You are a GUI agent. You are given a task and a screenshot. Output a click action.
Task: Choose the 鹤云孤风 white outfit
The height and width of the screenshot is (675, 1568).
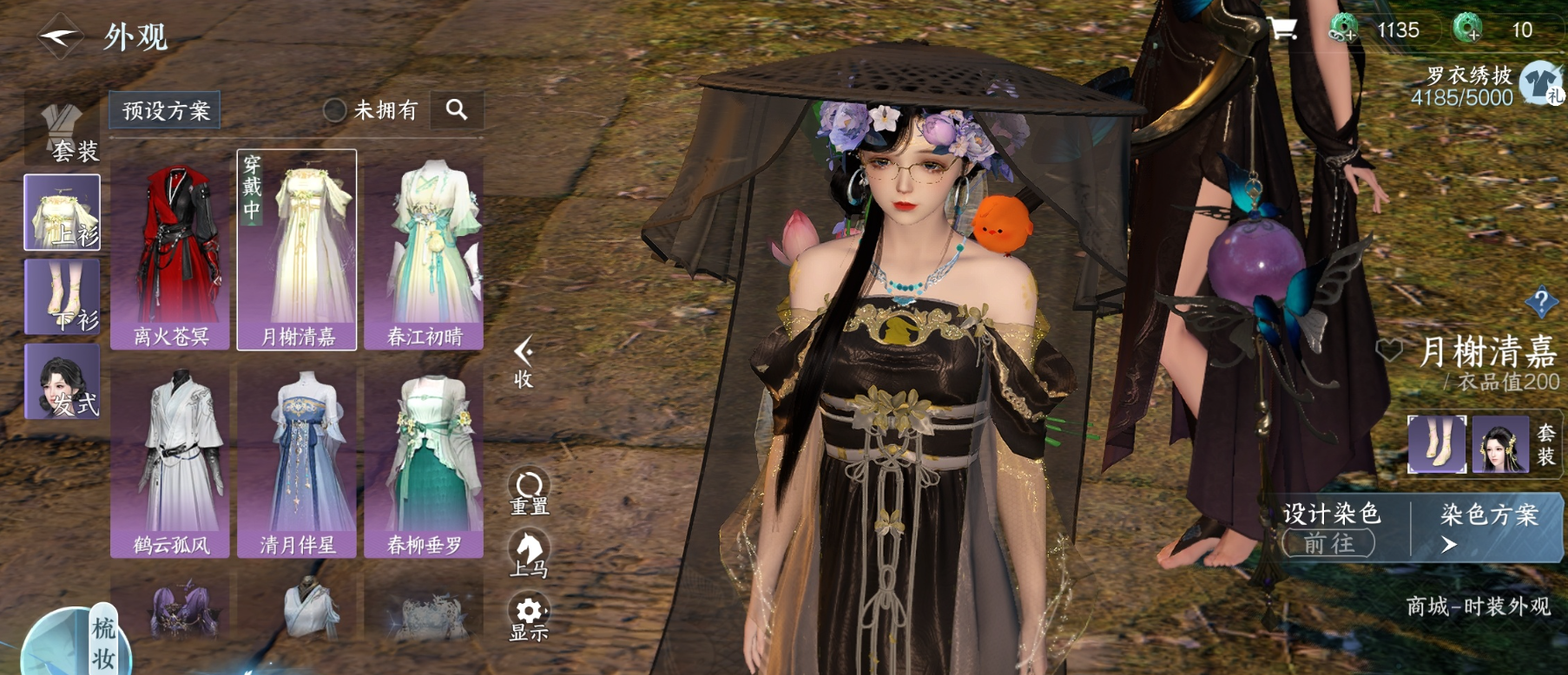tap(170, 460)
